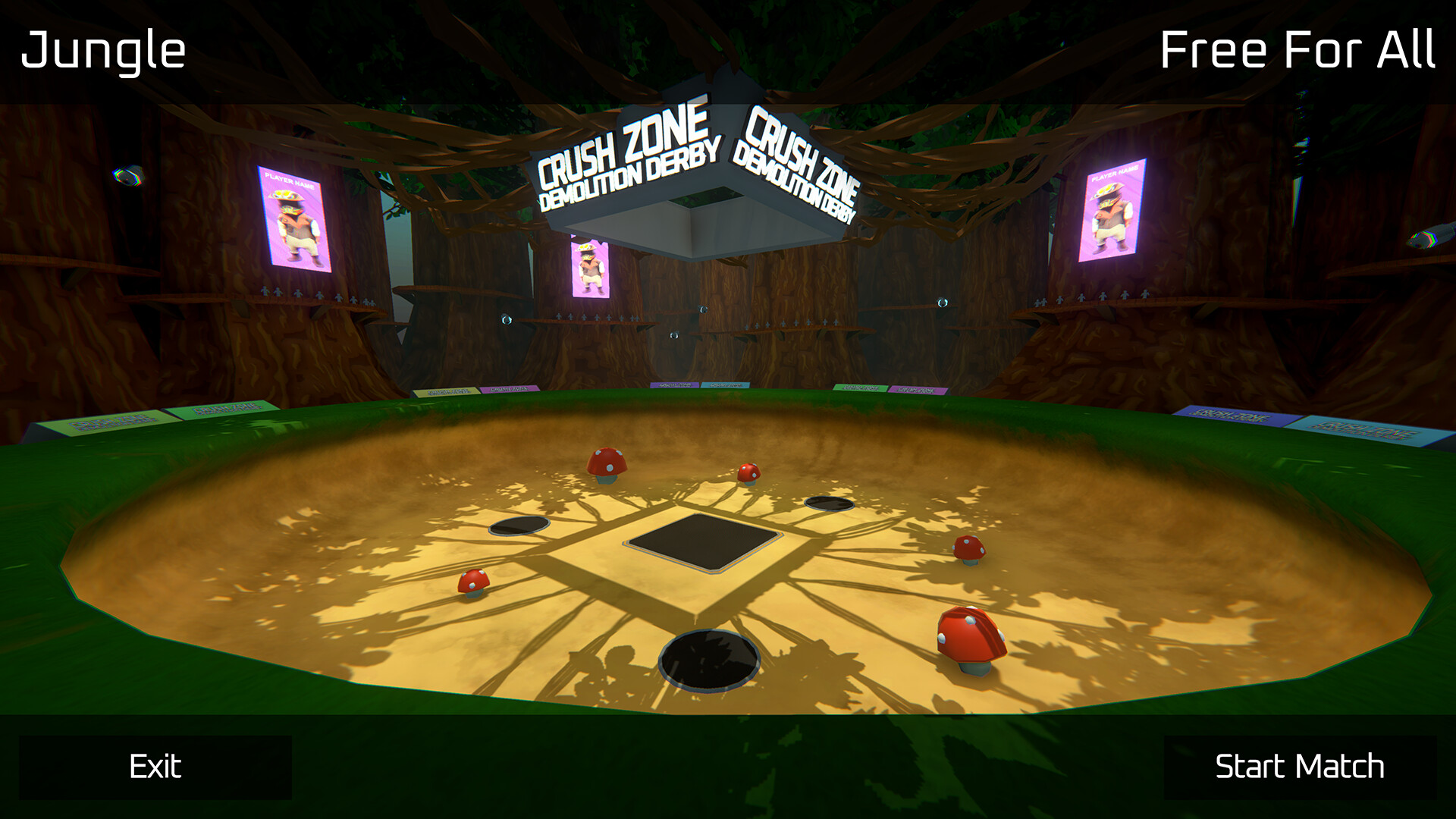The height and width of the screenshot is (819, 1456).
Task: Click the Start Match button
Action: [1300, 767]
